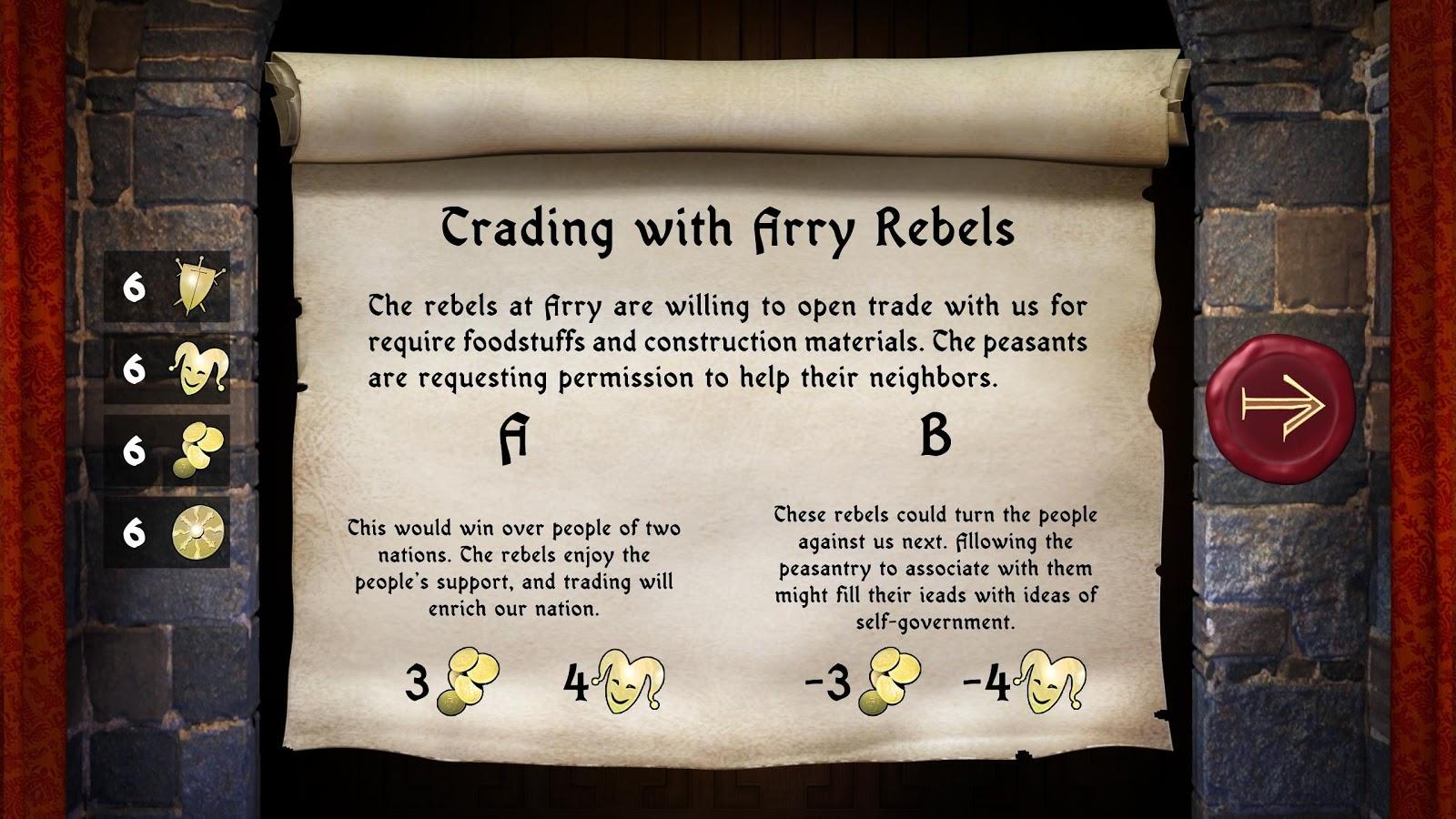Choose option B to refuse the rebels
This screenshot has width=1456, height=819.
click(x=935, y=436)
